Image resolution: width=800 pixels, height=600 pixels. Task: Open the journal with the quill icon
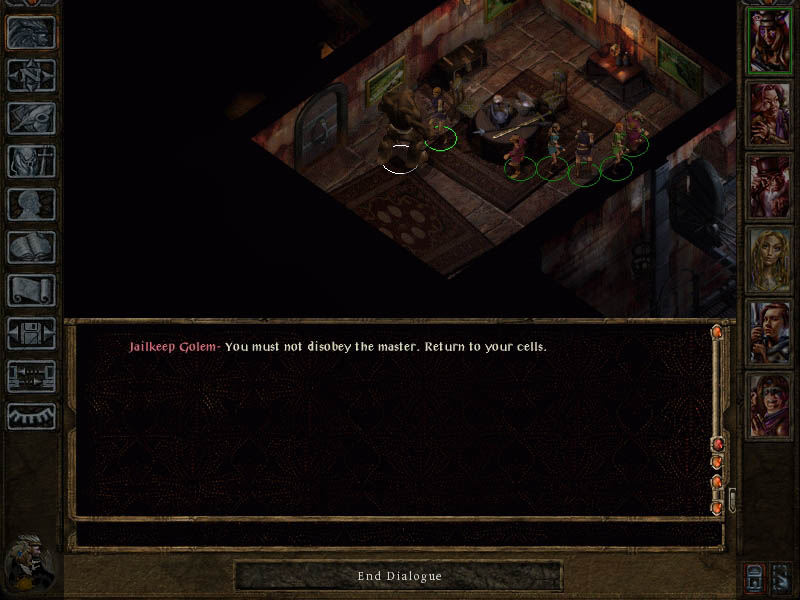(x=31, y=119)
